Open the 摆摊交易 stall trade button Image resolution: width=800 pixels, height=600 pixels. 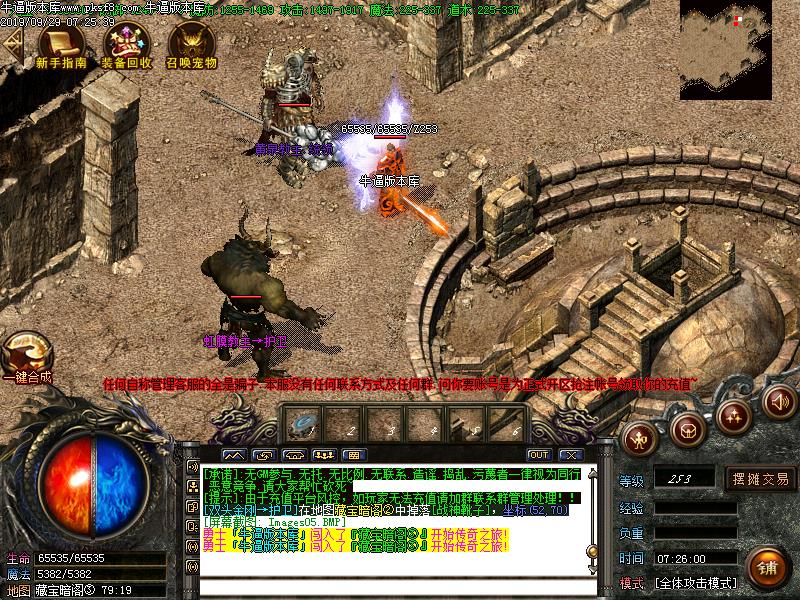(760, 478)
